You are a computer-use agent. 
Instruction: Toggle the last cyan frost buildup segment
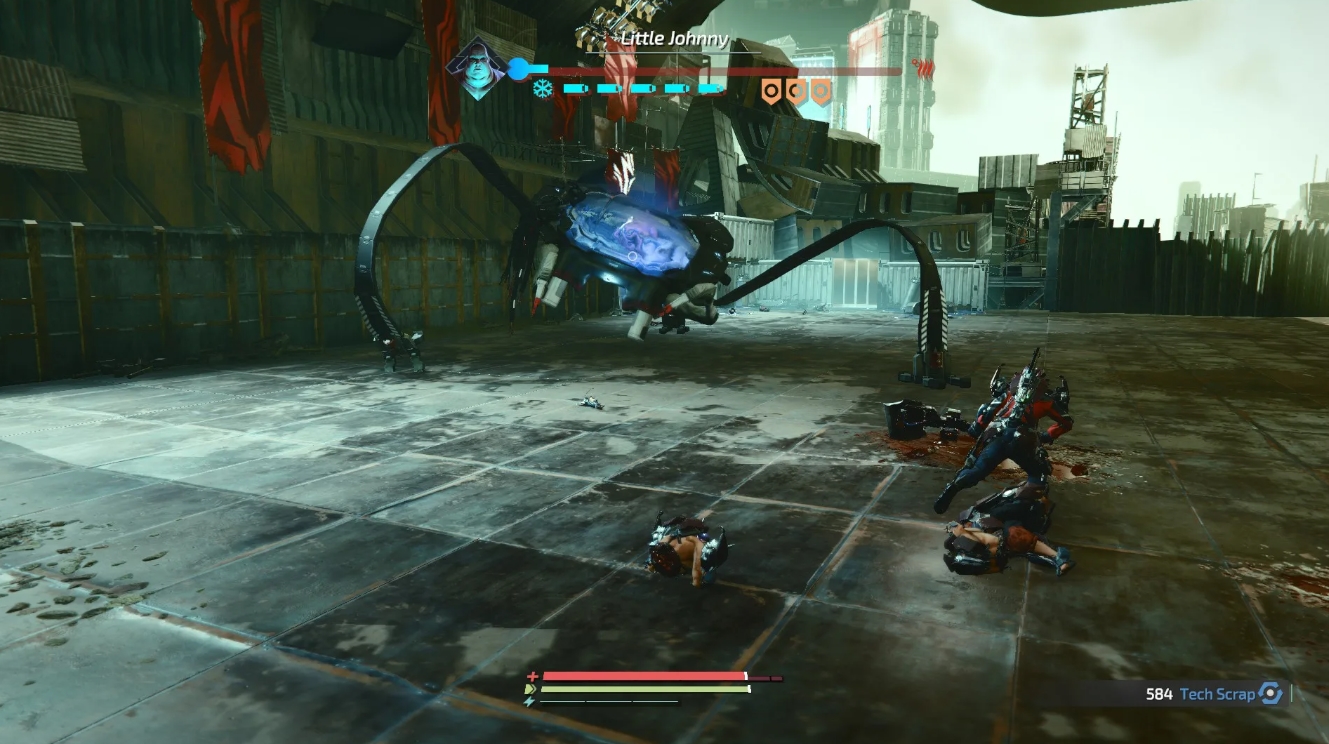click(710, 89)
